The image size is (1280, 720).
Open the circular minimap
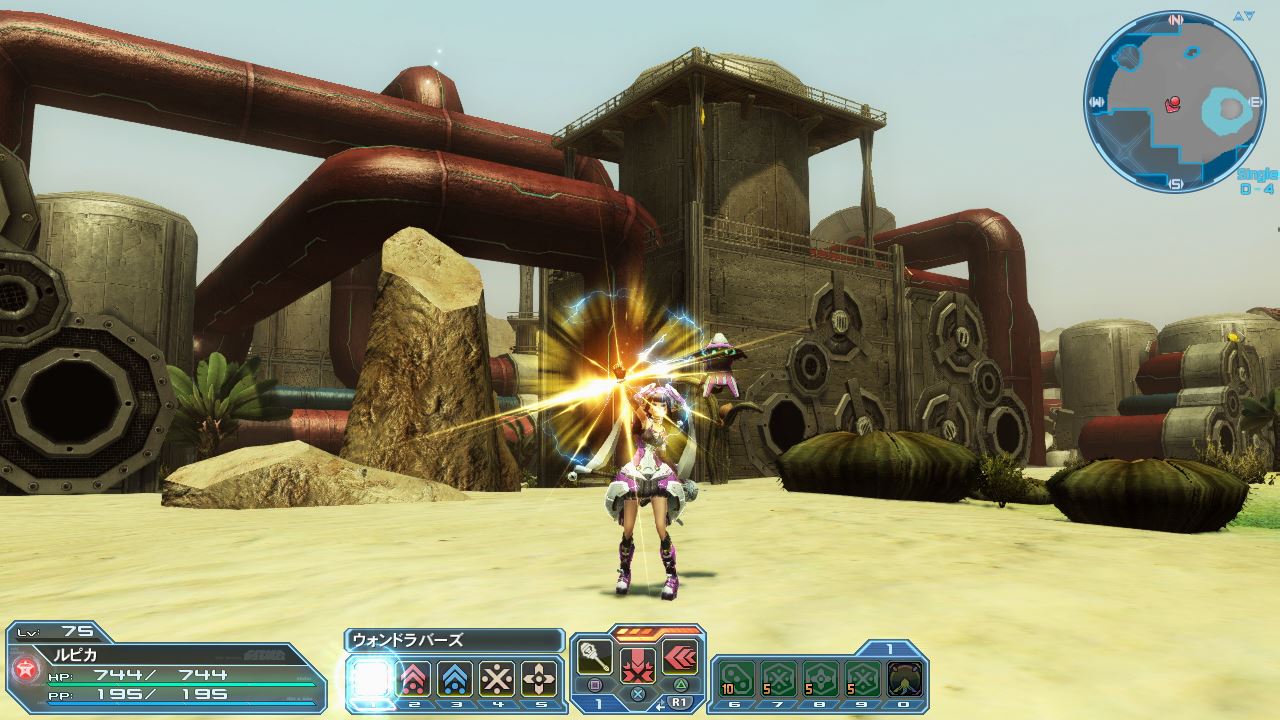point(1174,102)
